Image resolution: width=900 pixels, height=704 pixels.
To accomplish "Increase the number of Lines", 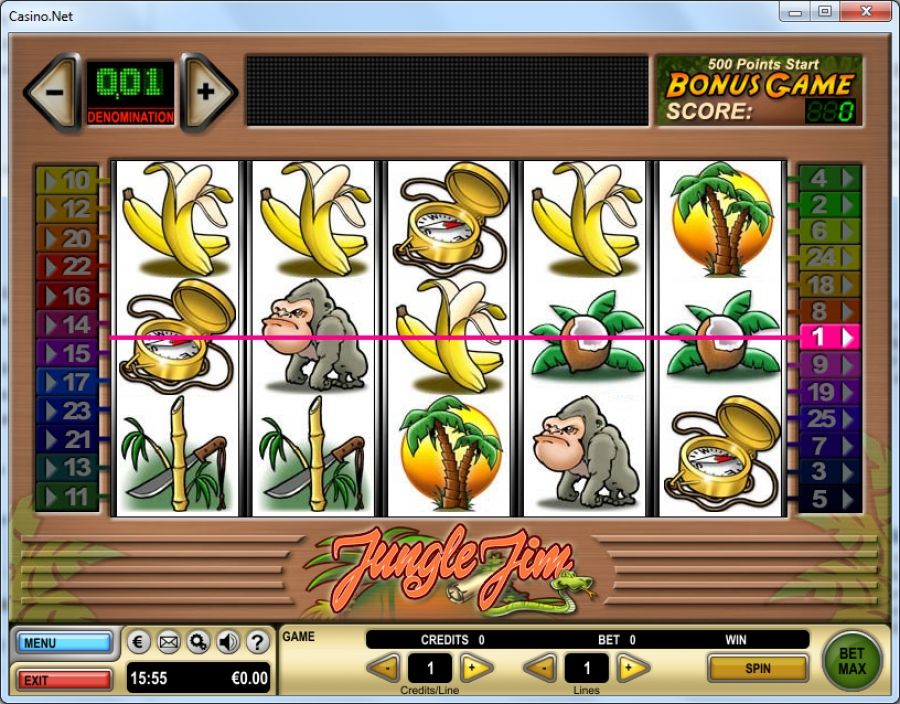I will (x=632, y=667).
